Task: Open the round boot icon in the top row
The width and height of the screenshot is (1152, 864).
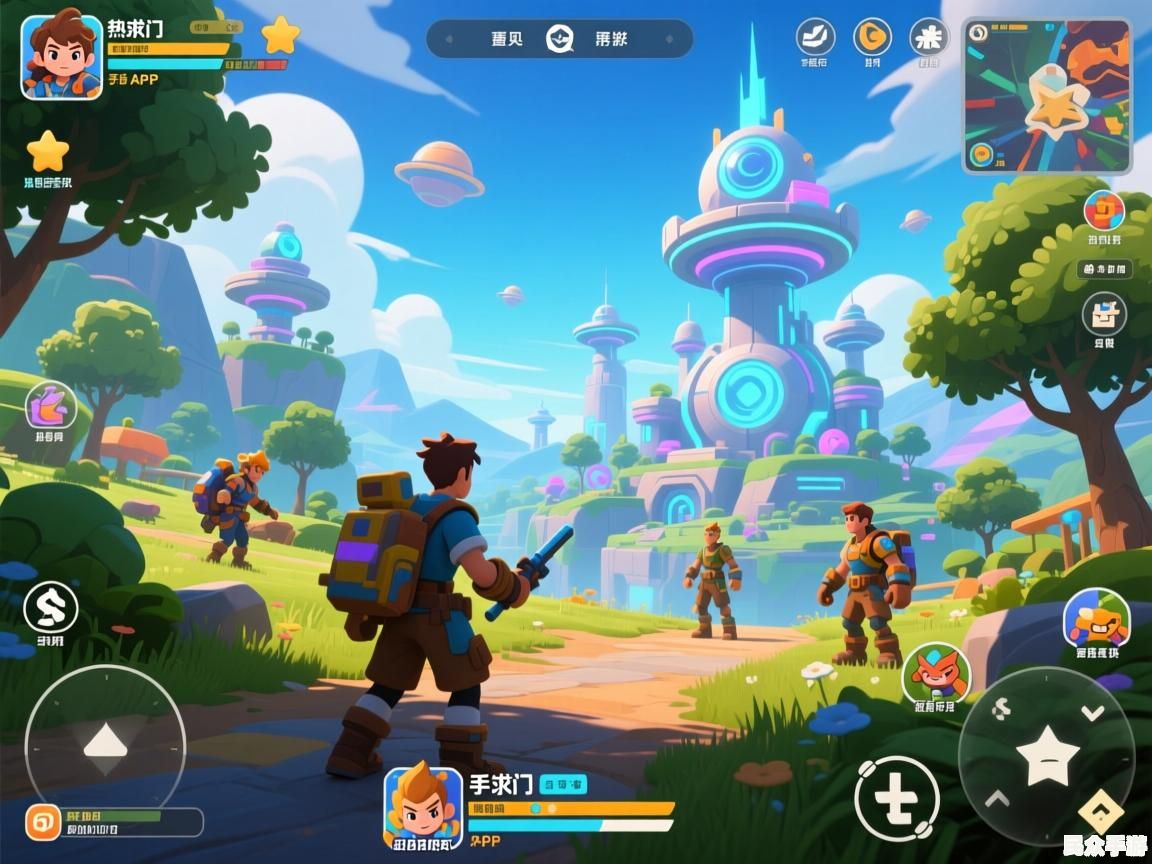Action: click(x=815, y=37)
